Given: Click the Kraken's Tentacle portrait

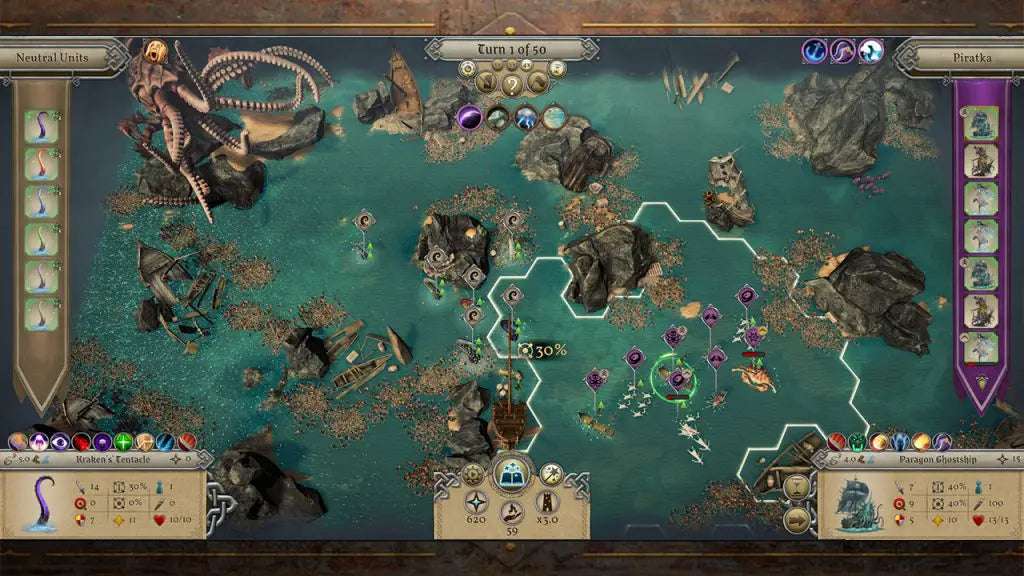Looking at the screenshot, I should [x=41, y=502].
